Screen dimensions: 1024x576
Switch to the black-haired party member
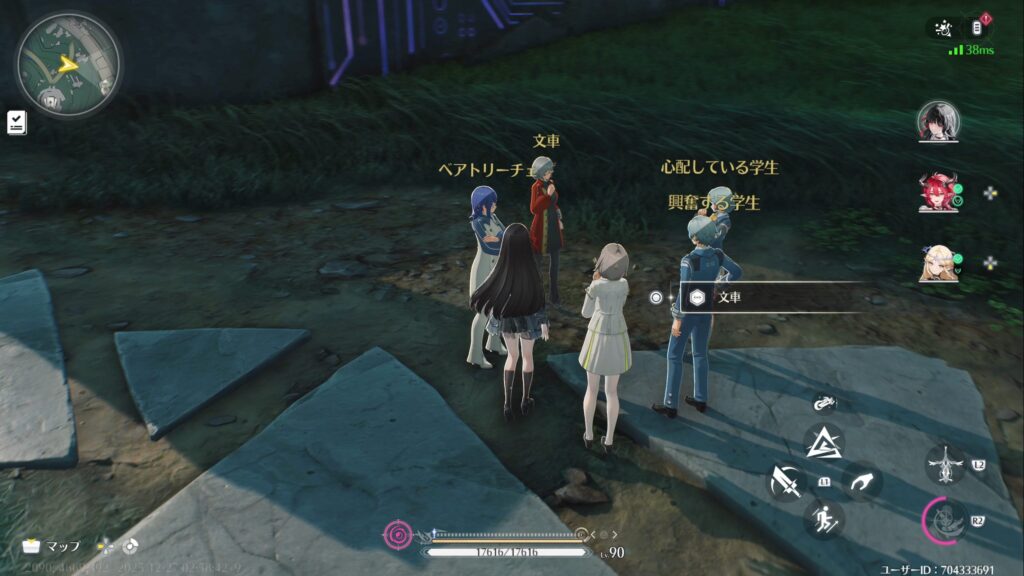tap(937, 122)
